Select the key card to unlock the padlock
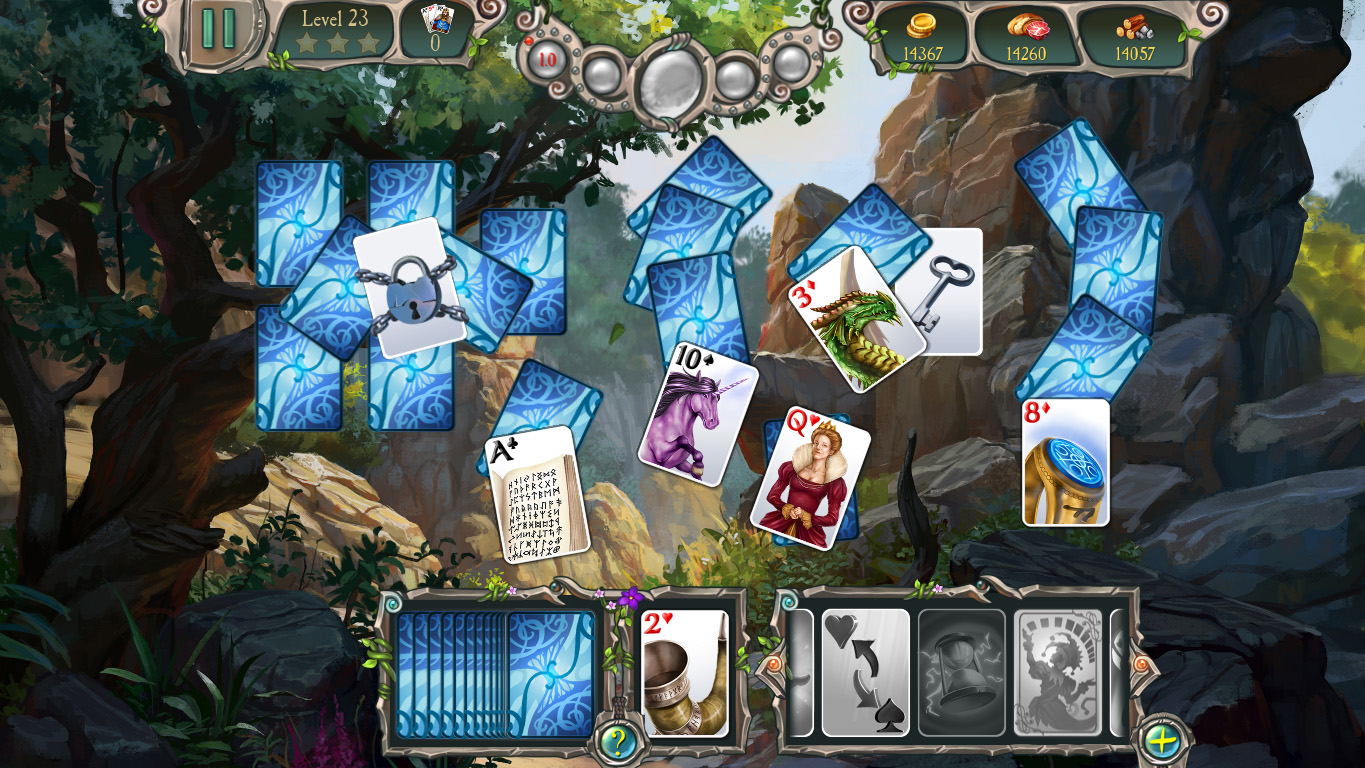This screenshot has height=768, width=1365. (x=948, y=290)
